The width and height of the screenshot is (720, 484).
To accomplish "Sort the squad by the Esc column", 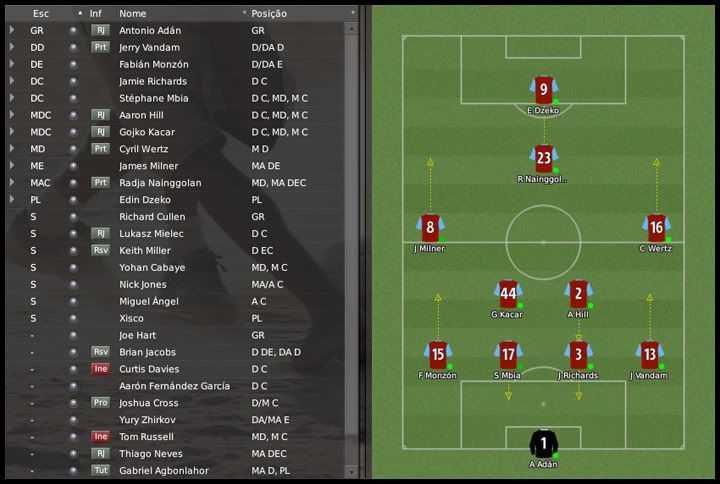I will [x=41, y=14].
